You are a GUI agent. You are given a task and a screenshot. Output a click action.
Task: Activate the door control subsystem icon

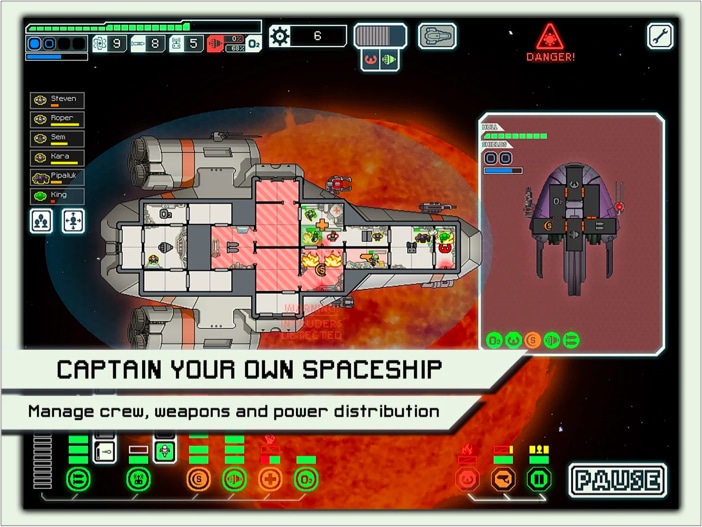click(539, 480)
